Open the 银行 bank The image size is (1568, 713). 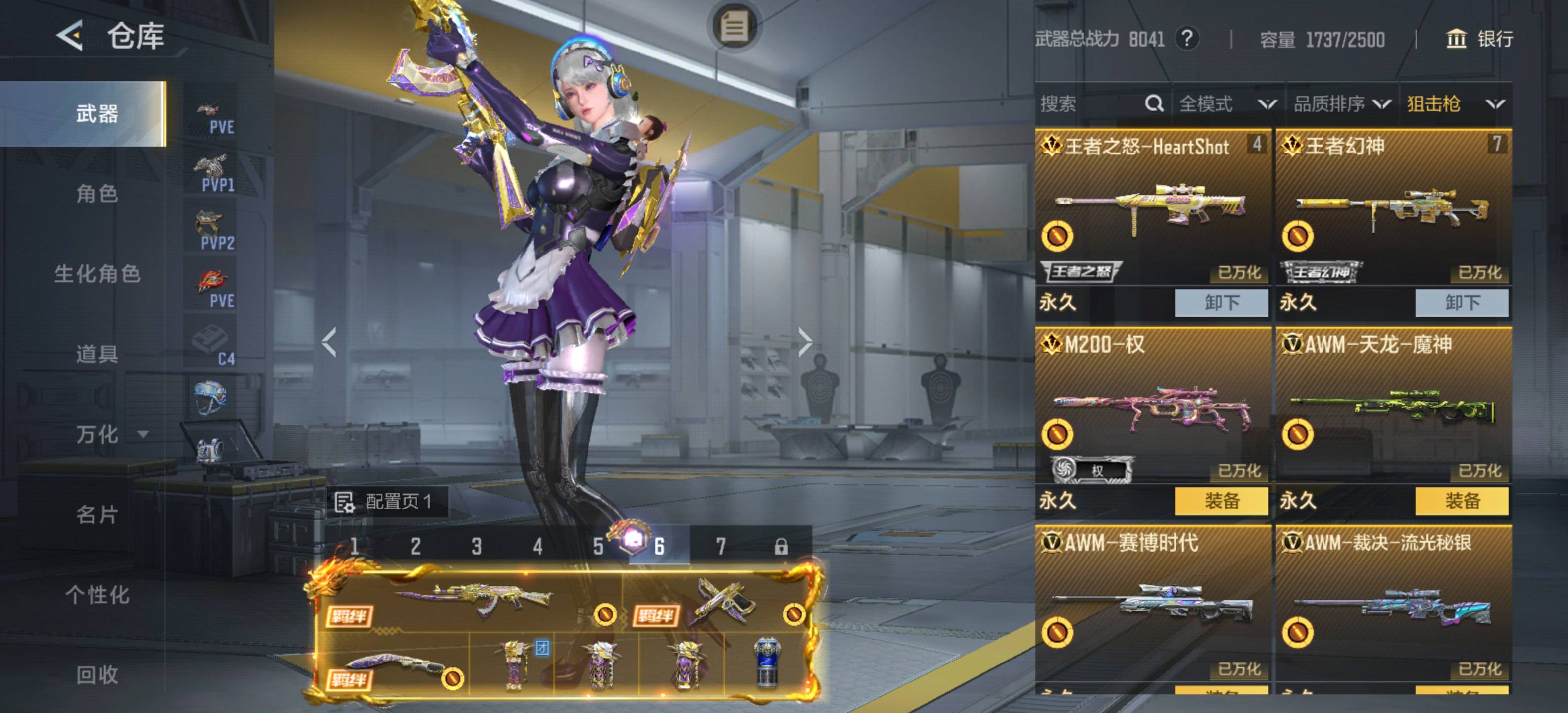click(1479, 39)
